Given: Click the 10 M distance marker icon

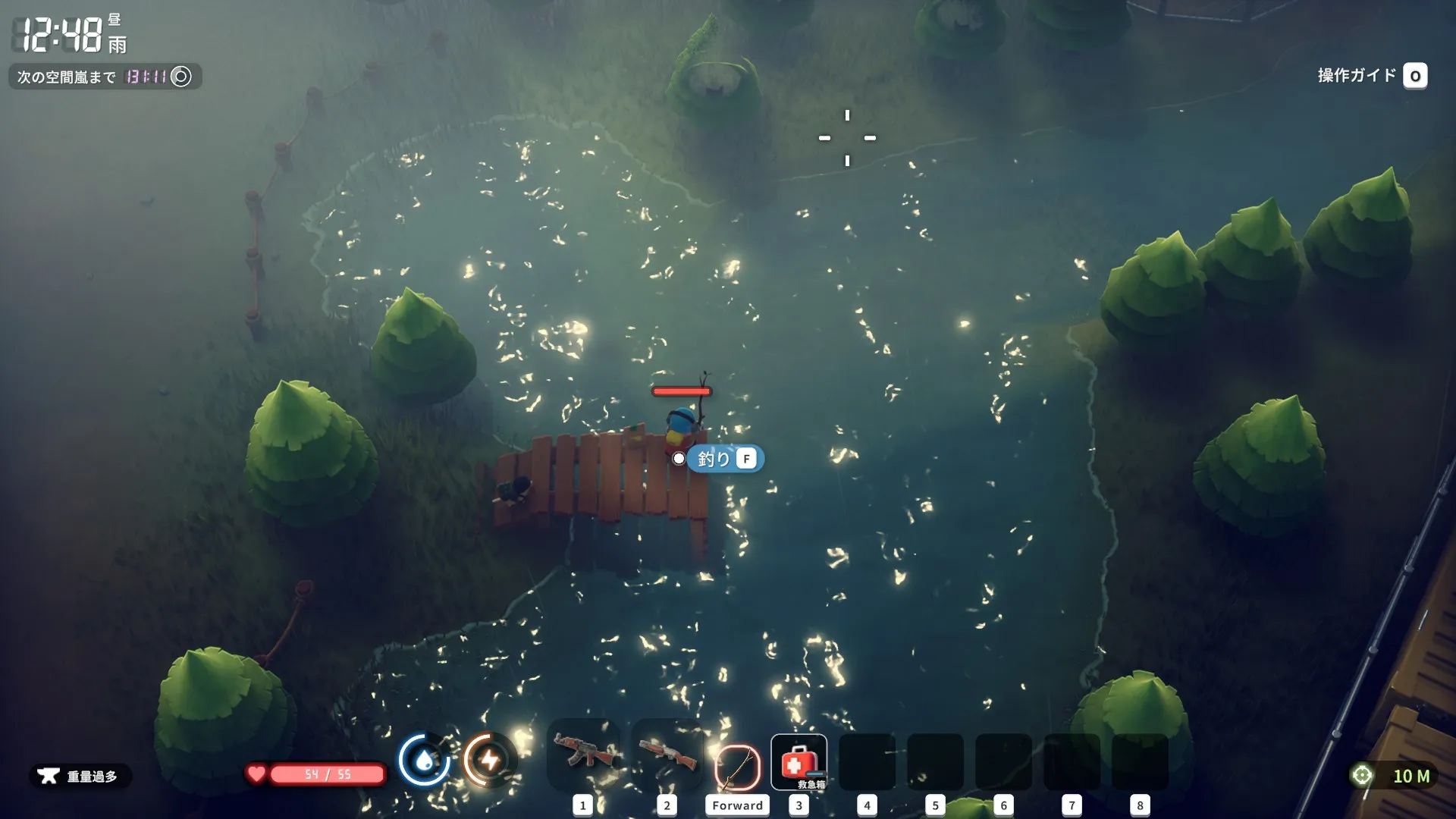Looking at the screenshot, I should tap(1362, 775).
